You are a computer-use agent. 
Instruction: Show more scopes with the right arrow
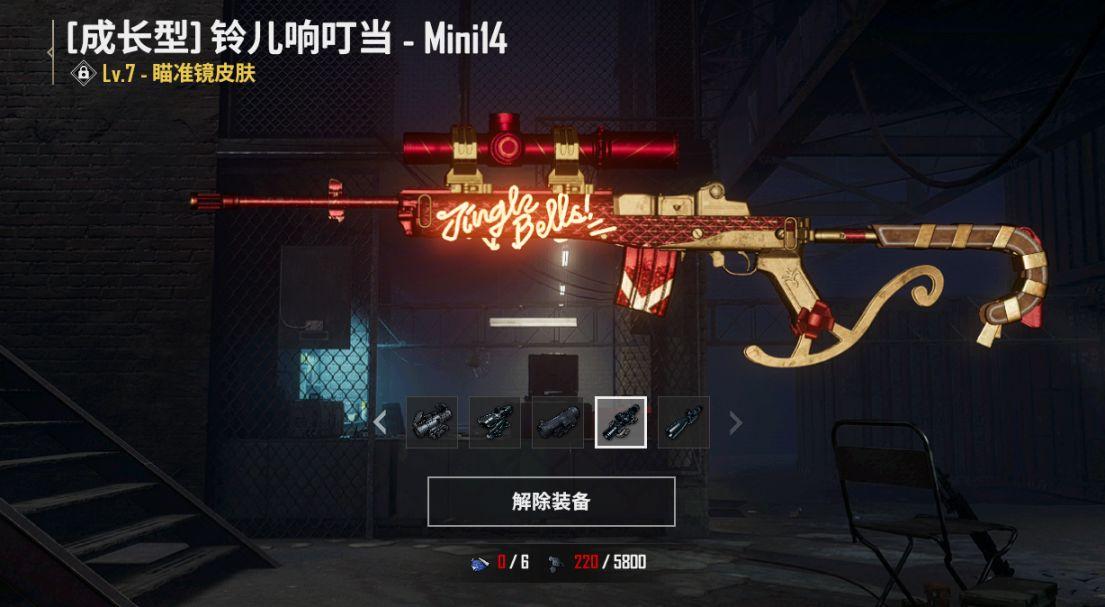pyautogui.click(x=736, y=422)
